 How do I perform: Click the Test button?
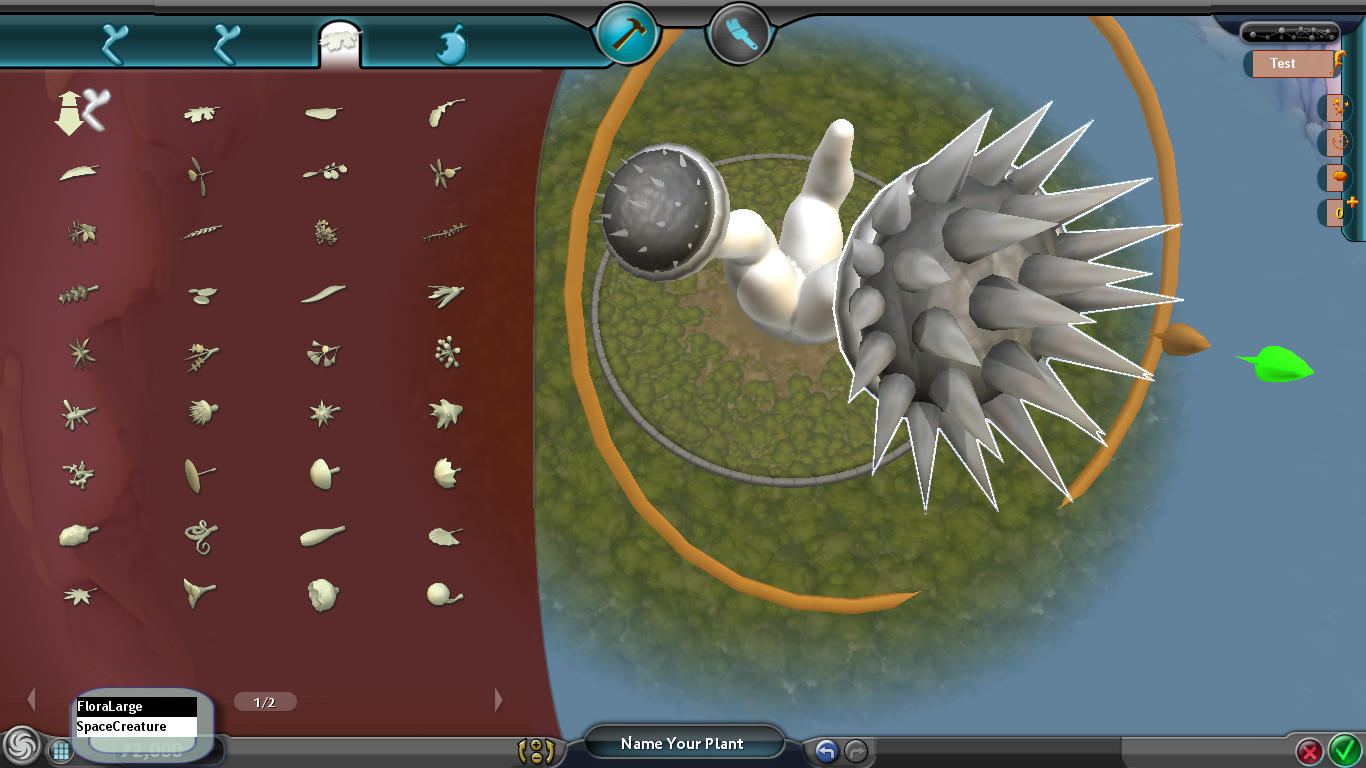point(1288,63)
